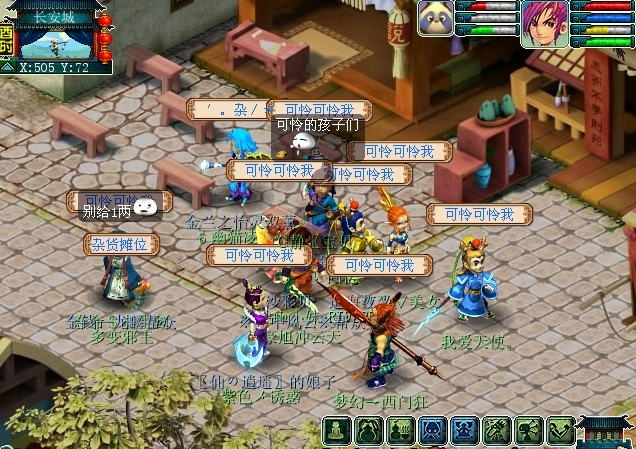The image size is (636, 449).
Task: Click the skull and bones toolbar icon
Action: point(528,431)
